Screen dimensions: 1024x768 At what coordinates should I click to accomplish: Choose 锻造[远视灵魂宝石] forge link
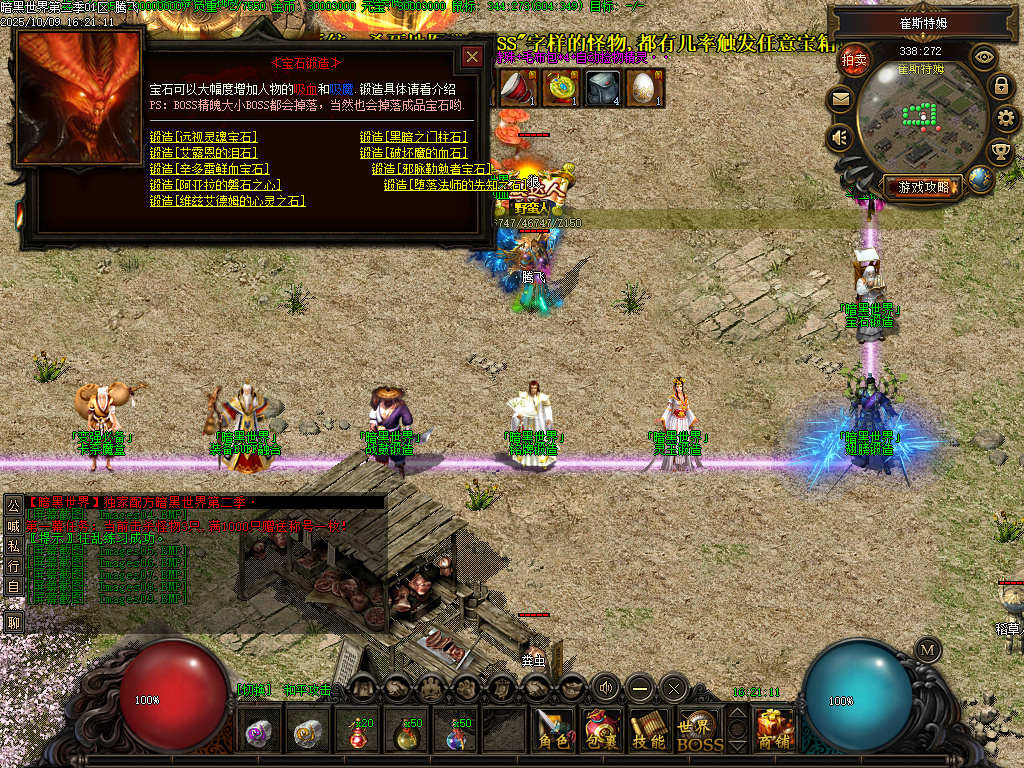click(x=203, y=137)
